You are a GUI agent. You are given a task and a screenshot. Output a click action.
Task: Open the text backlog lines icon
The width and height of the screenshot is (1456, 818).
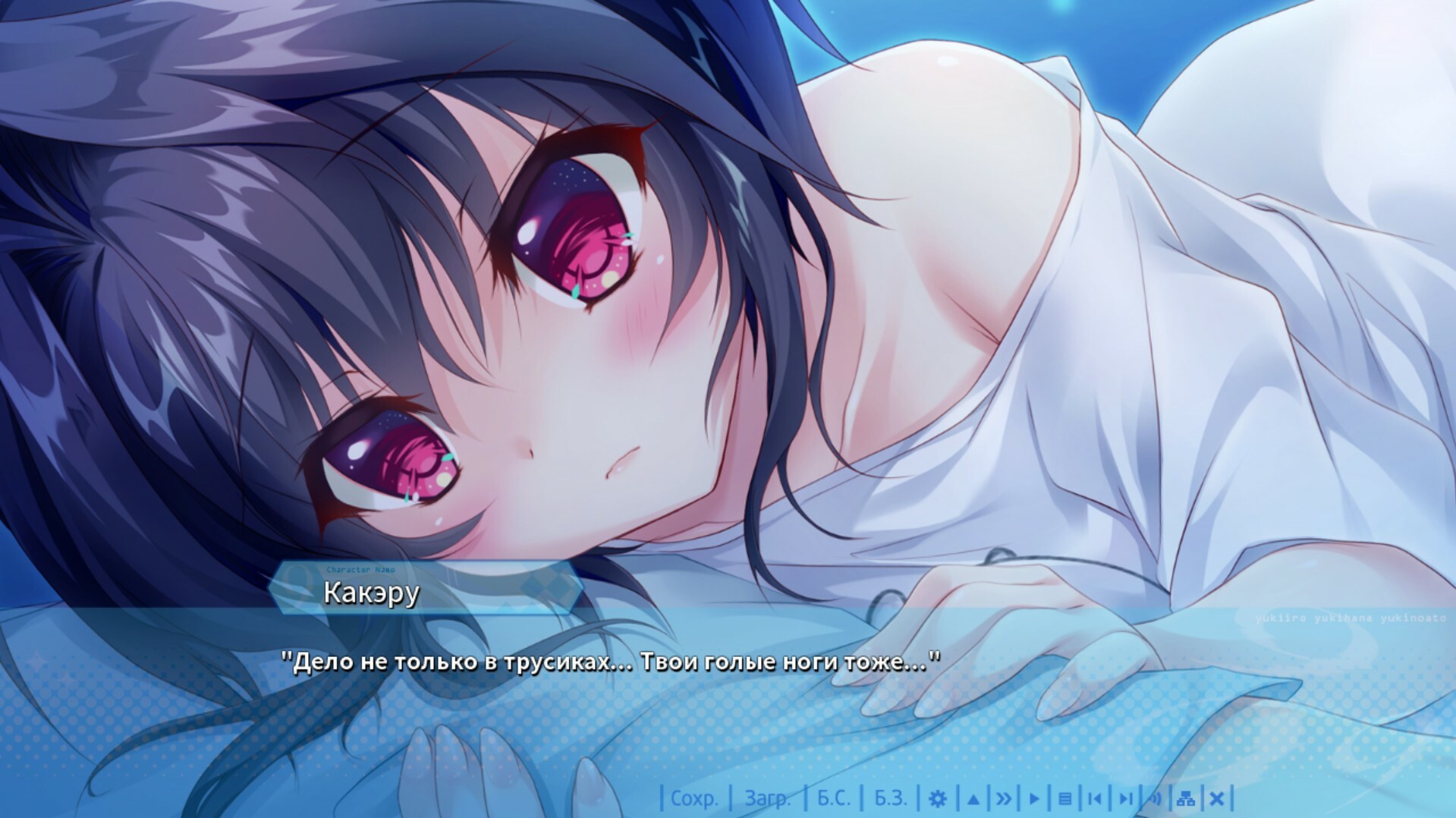click(x=1064, y=798)
